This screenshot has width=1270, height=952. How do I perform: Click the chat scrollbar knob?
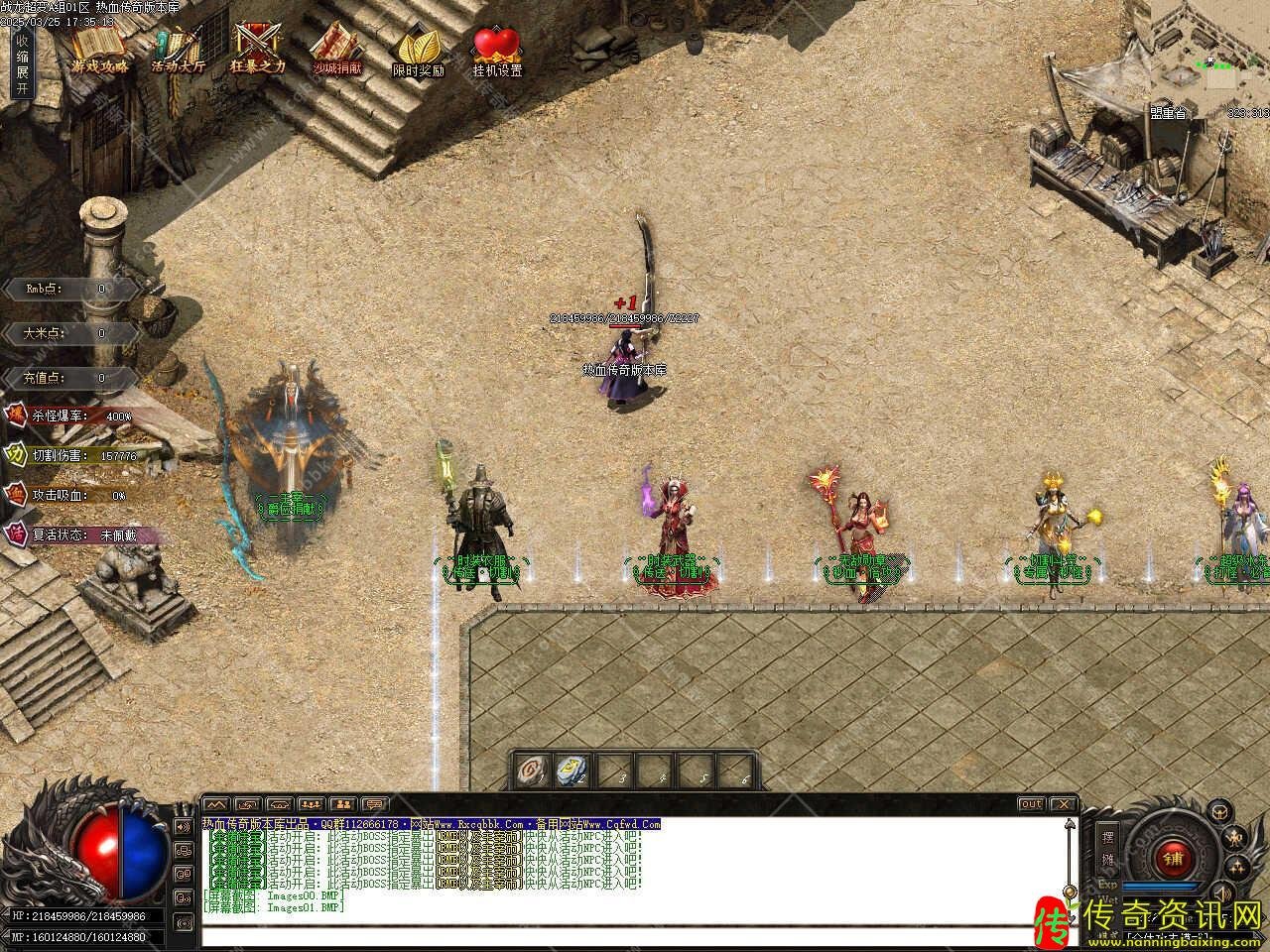coord(1069,892)
